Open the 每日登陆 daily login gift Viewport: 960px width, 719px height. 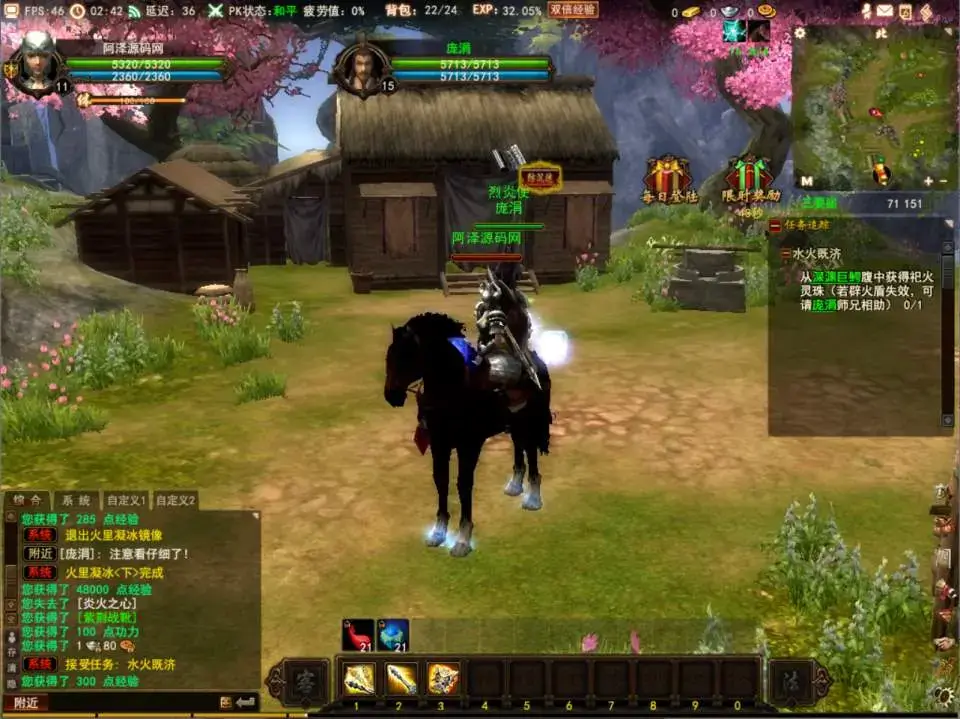click(667, 176)
